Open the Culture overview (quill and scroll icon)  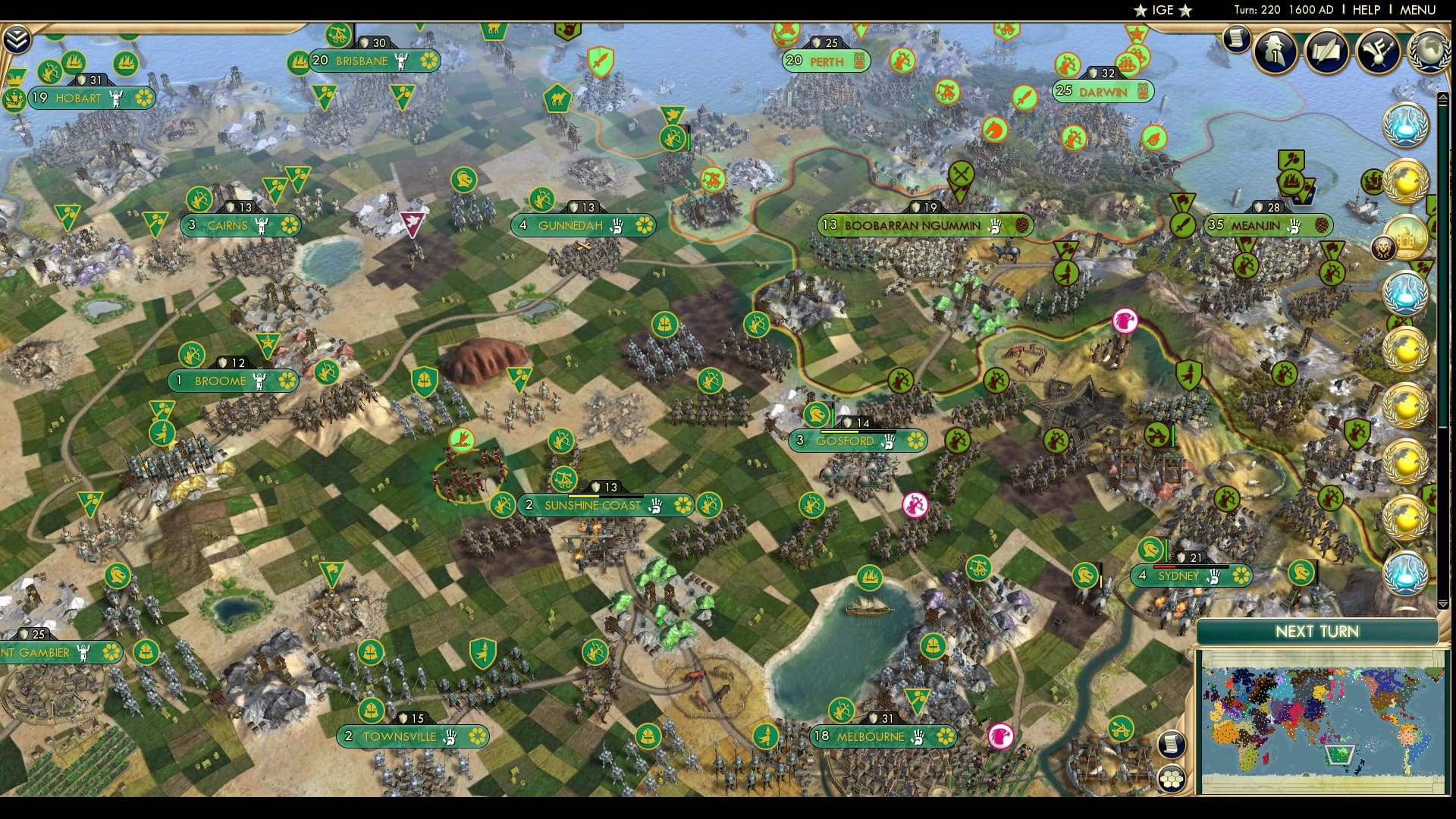click(1327, 51)
